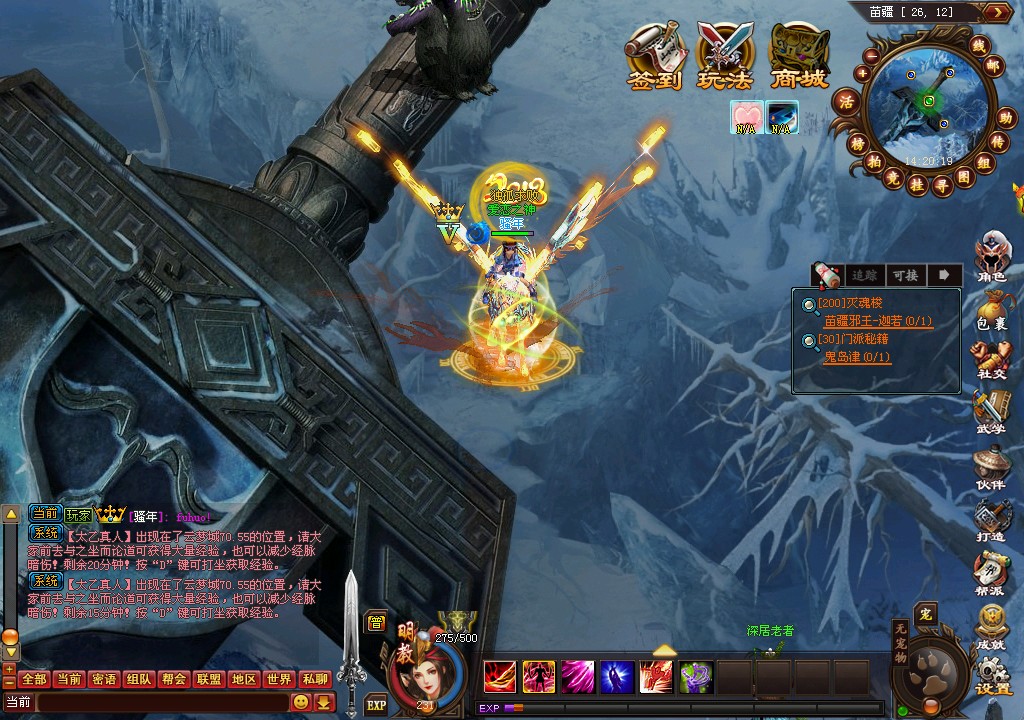Select the 世界 world chat channel
The height and width of the screenshot is (720, 1024).
click(279, 679)
